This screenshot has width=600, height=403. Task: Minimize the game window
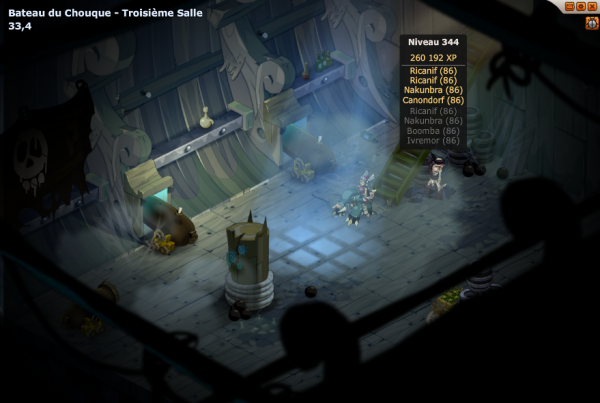pyautogui.click(x=570, y=6)
